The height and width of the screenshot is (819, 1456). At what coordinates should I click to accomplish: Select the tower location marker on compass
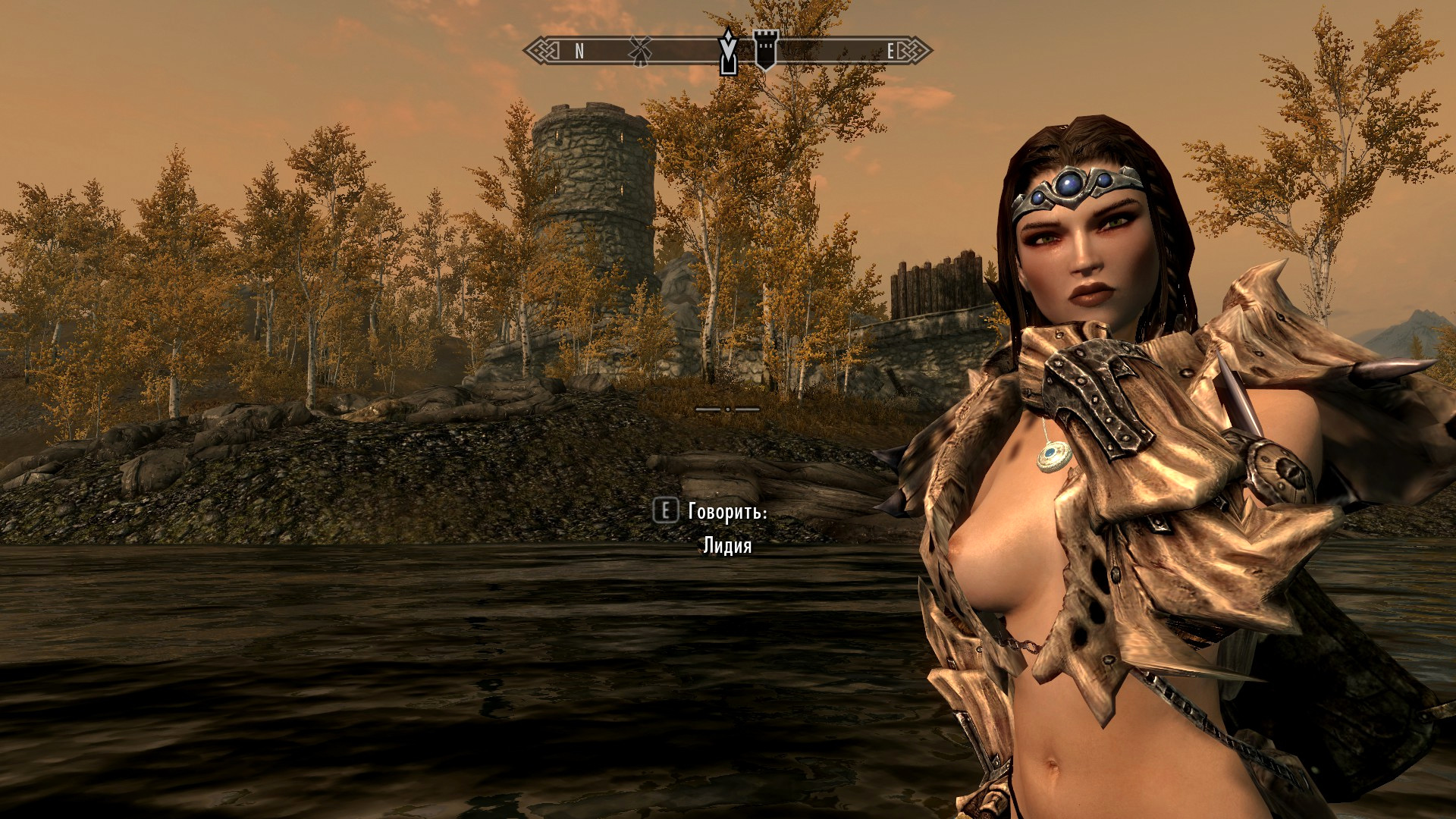pyautogui.click(x=765, y=50)
